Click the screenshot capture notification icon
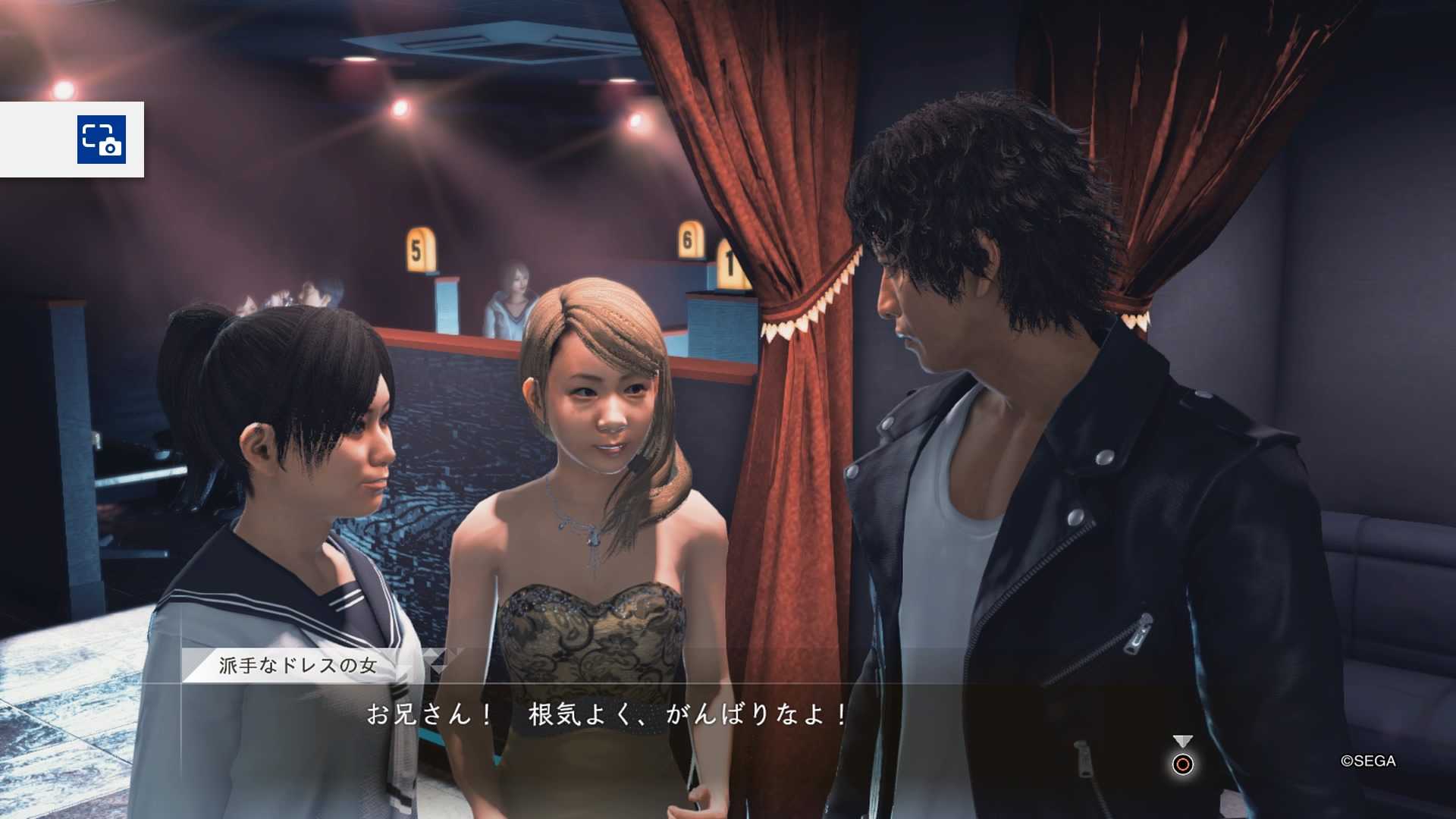Screen dimensions: 1456x819 (101, 140)
